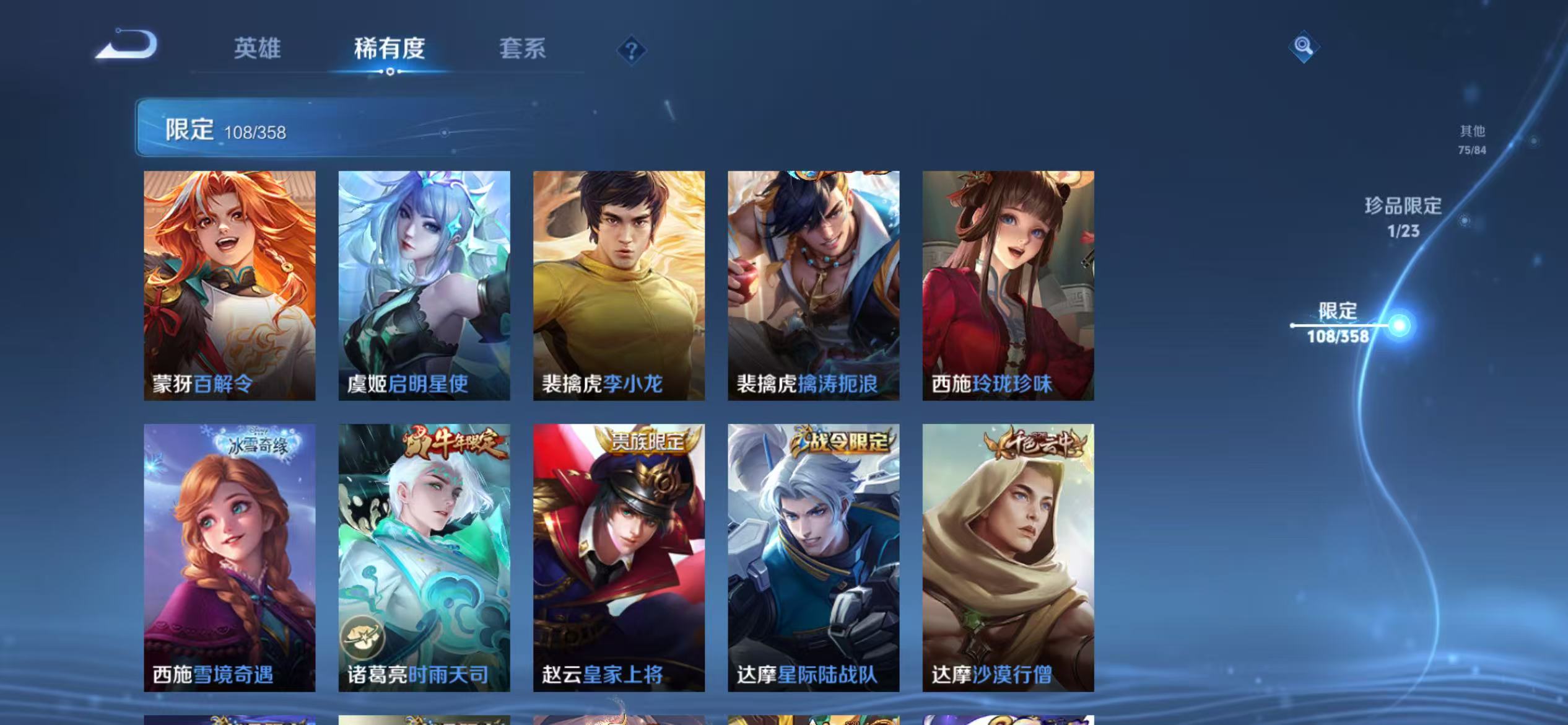Switch to the 英雄 tab
Viewport: 1568px width, 725px height.
click(x=258, y=48)
